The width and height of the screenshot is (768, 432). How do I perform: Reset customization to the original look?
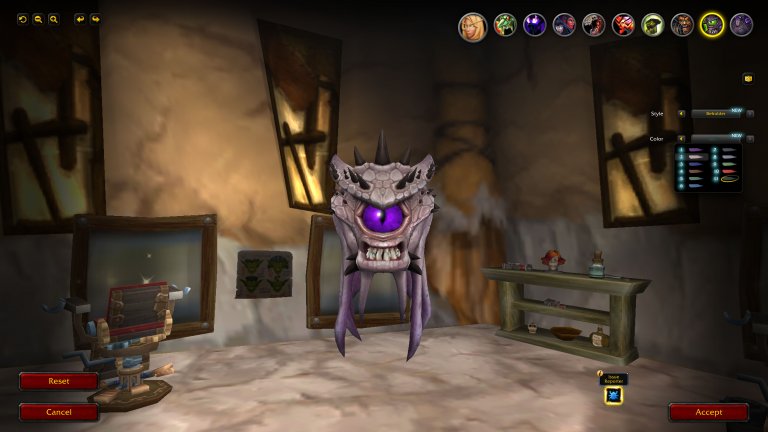point(59,381)
